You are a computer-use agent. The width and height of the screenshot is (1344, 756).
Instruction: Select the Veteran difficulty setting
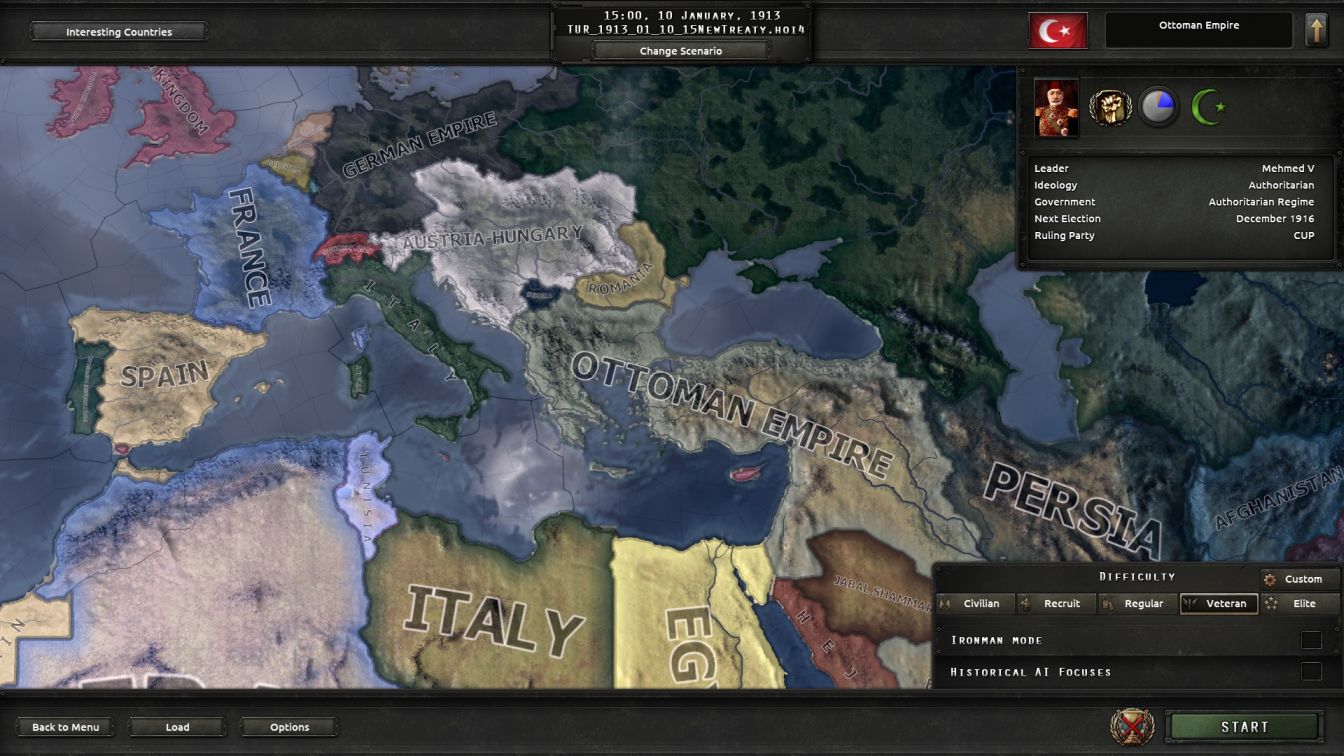click(x=1219, y=603)
